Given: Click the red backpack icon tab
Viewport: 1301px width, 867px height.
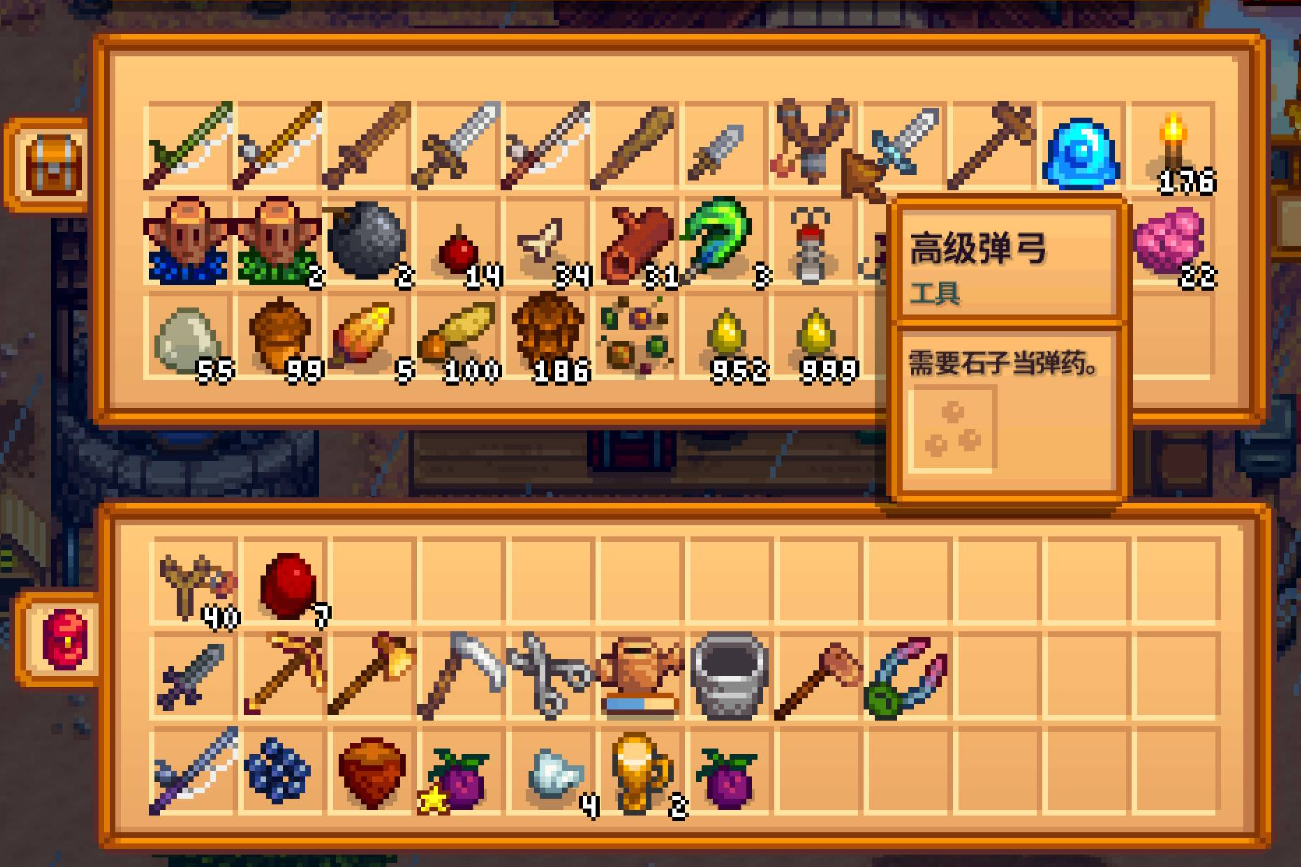Looking at the screenshot, I should click(62, 638).
